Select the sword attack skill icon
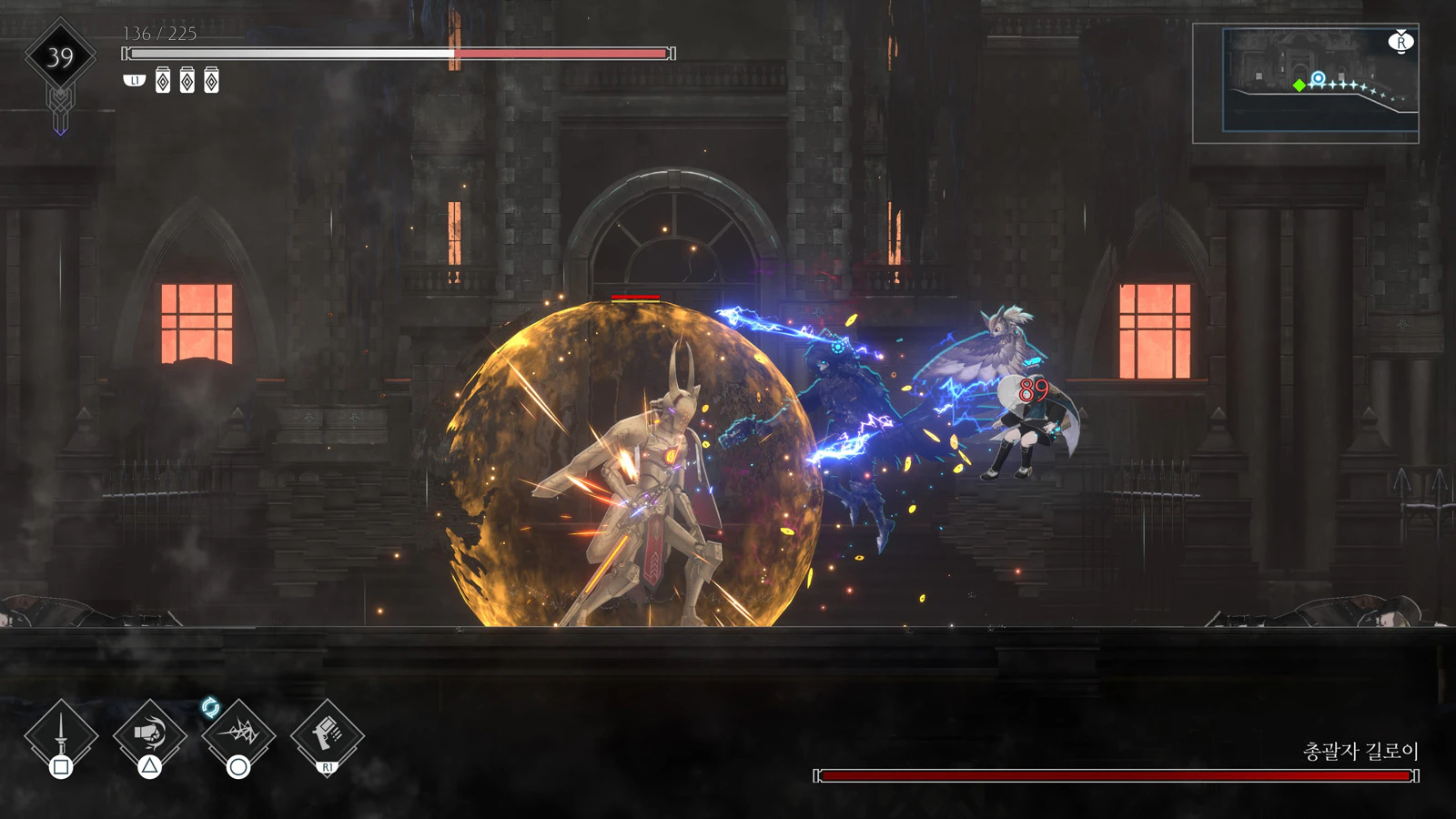 pos(61,734)
